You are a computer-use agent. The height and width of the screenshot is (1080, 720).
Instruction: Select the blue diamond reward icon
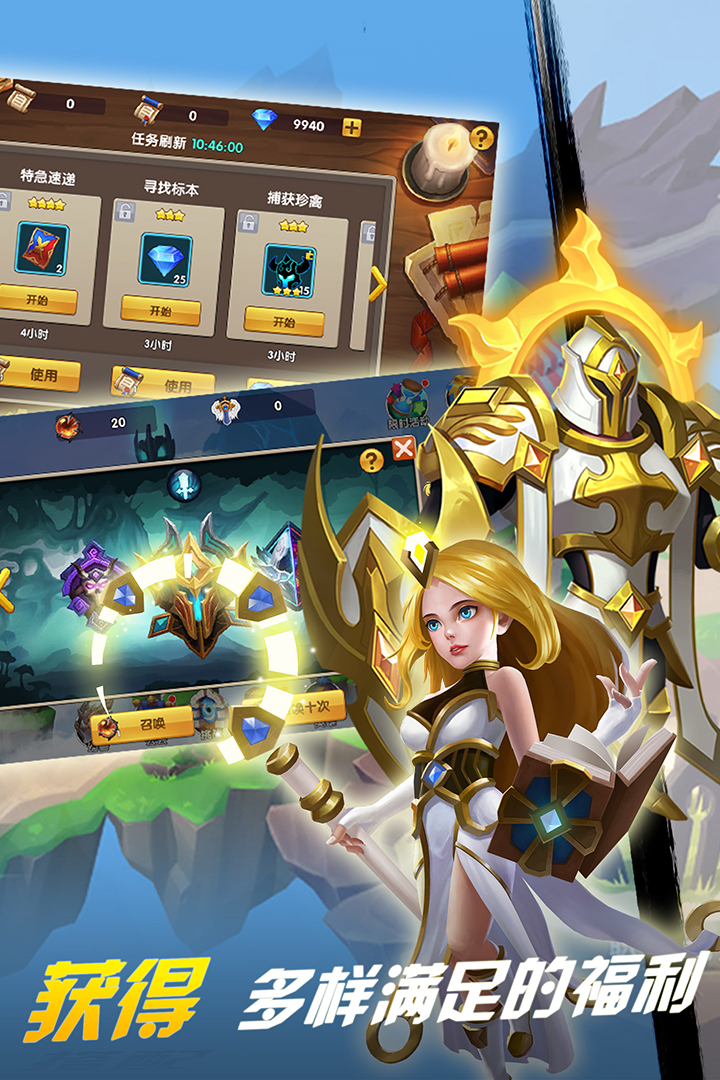pyautogui.click(x=165, y=259)
